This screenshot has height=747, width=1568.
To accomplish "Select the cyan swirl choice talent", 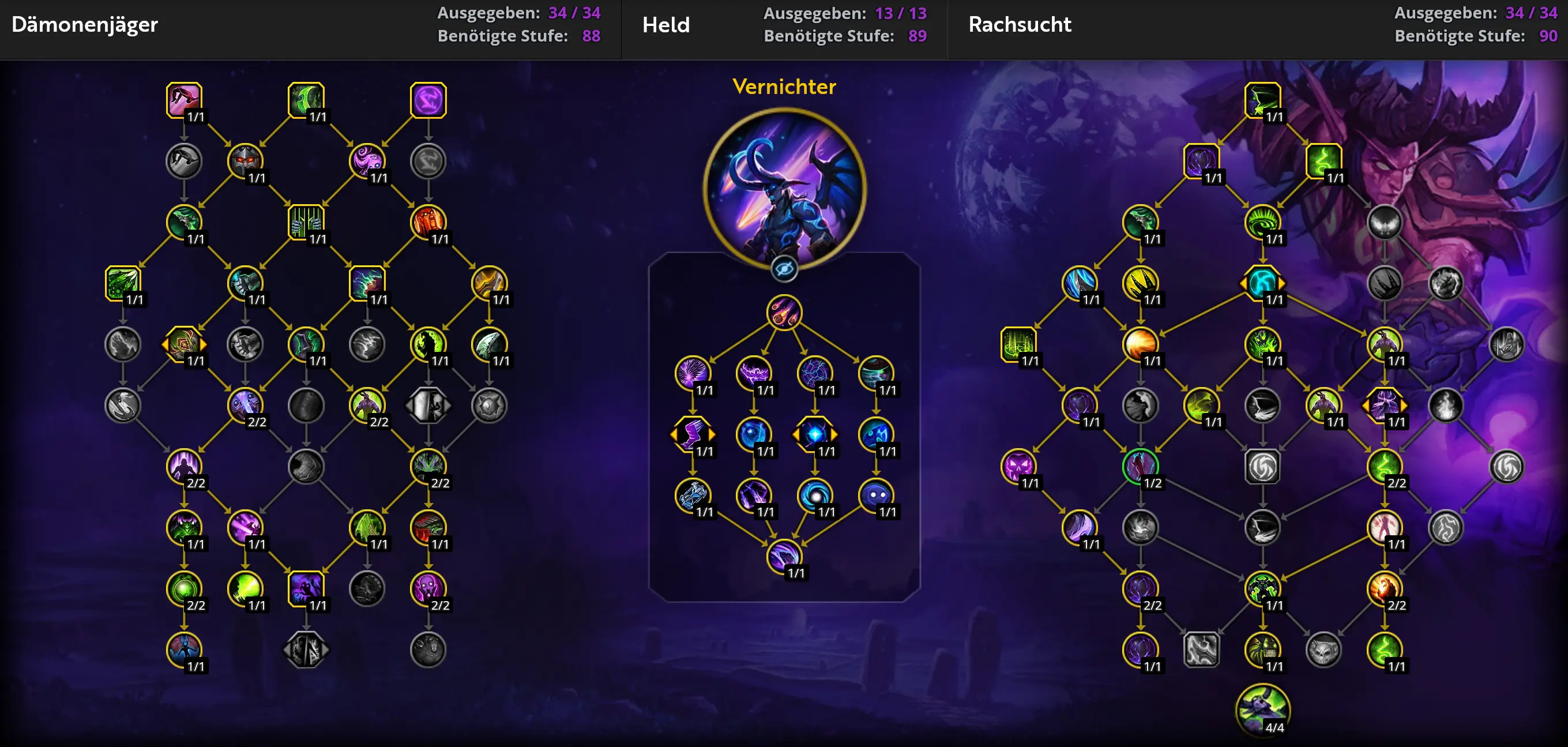I will coord(1262,283).
